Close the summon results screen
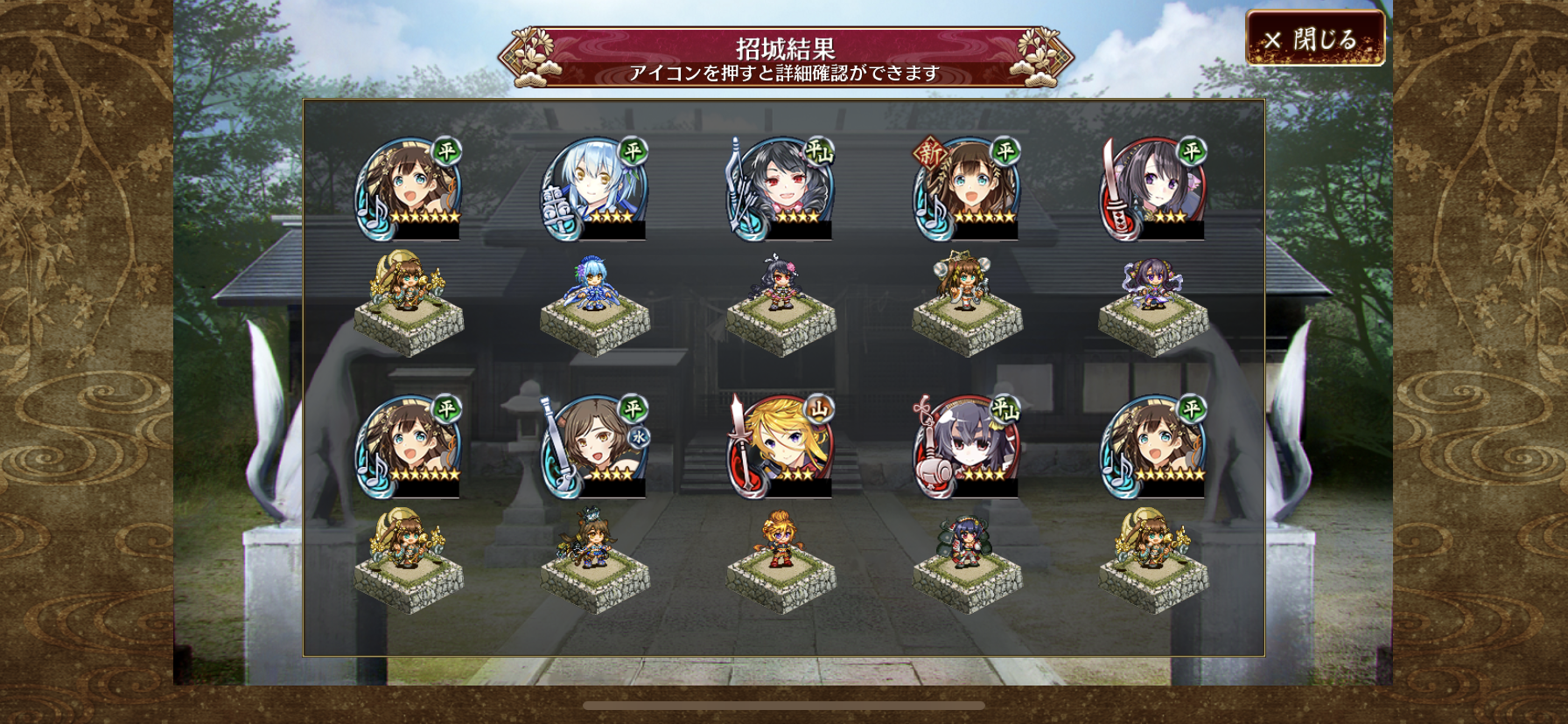Screen dimensions: 1568x724 pos(1314,38)
